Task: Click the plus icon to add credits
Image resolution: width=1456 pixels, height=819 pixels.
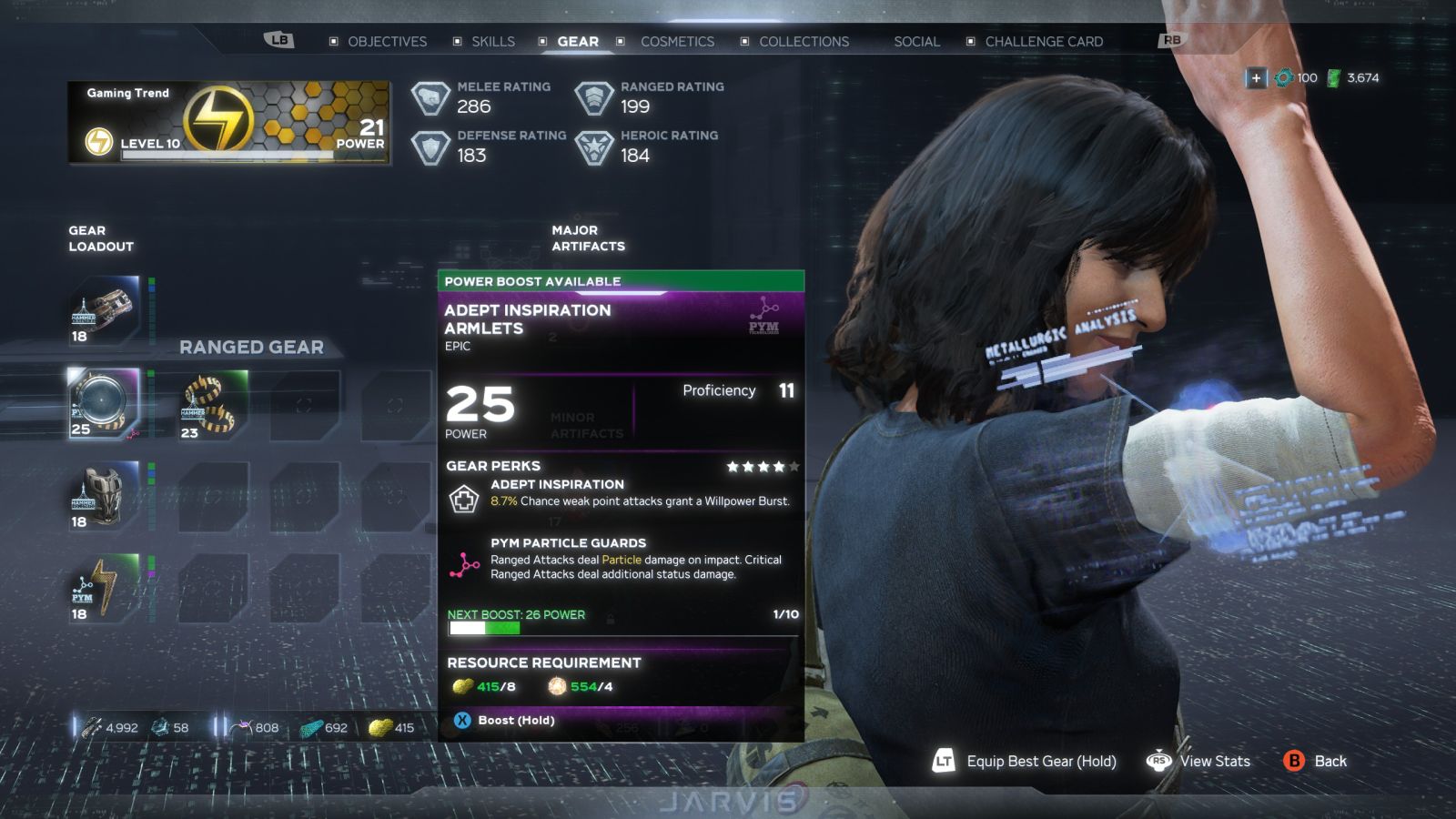Action: (x=1256, y=78)
